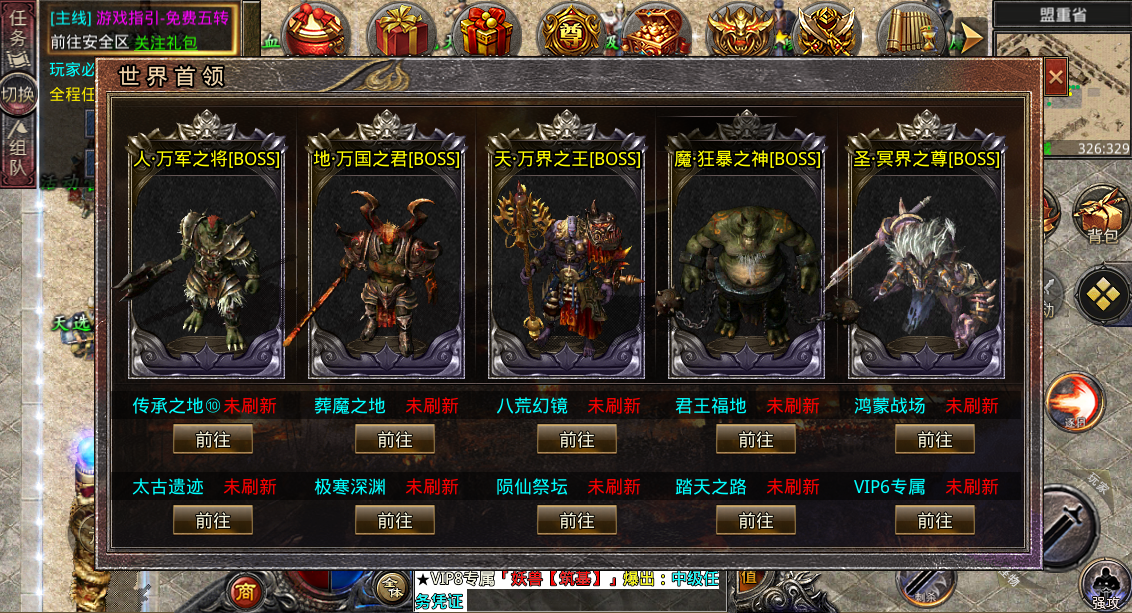The image size is (1132, 613).
Task: Go to 君王福地 boss map
Action: coord(756,439)
